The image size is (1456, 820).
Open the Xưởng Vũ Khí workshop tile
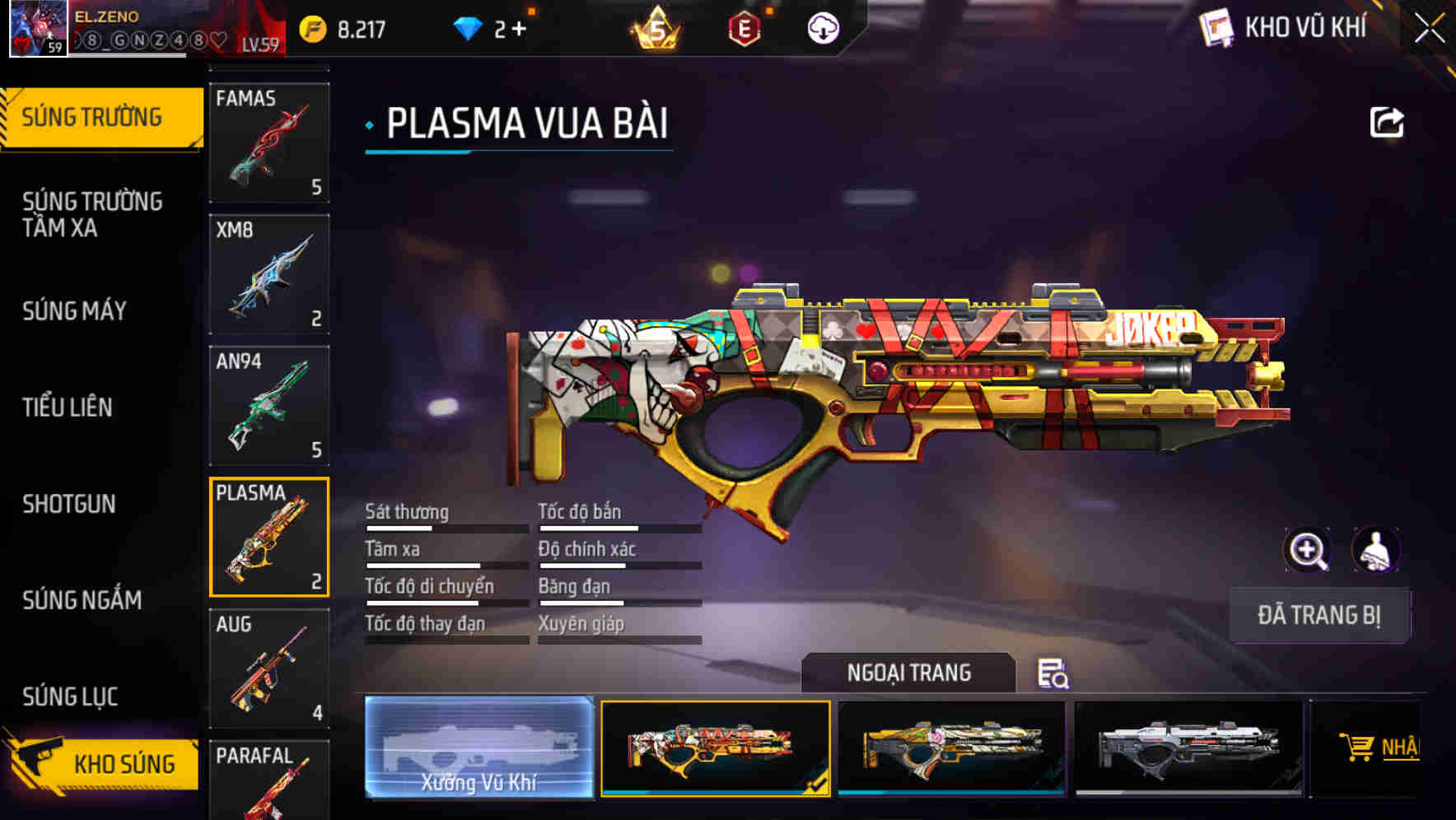coord(478,749)
